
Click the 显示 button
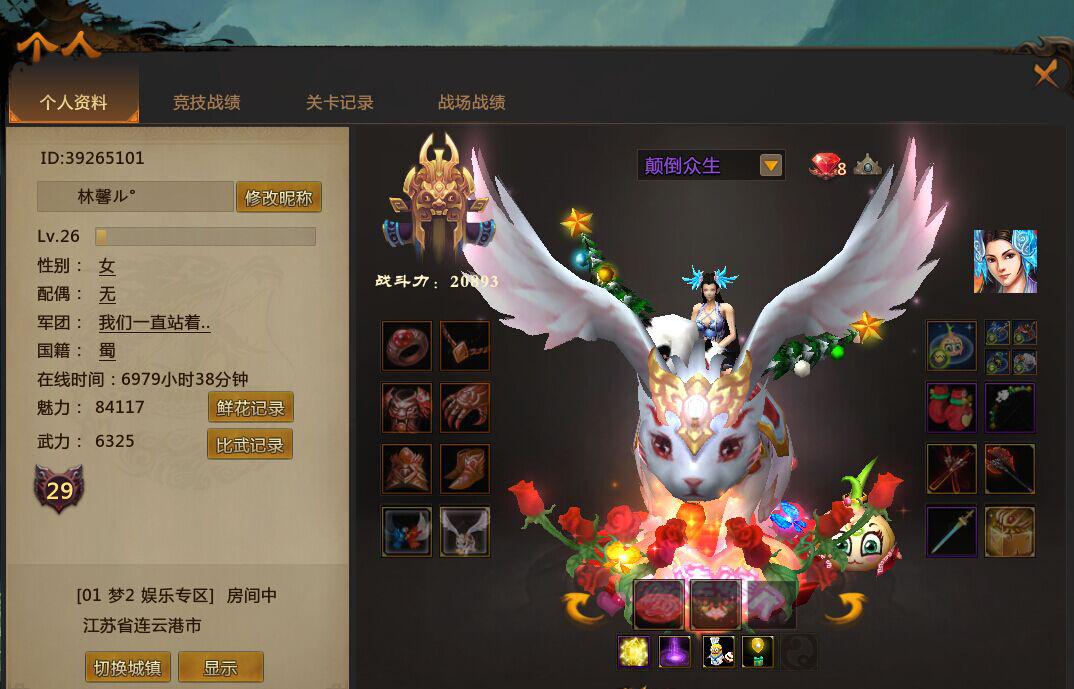pyautogui.click(x=220, y=667)
